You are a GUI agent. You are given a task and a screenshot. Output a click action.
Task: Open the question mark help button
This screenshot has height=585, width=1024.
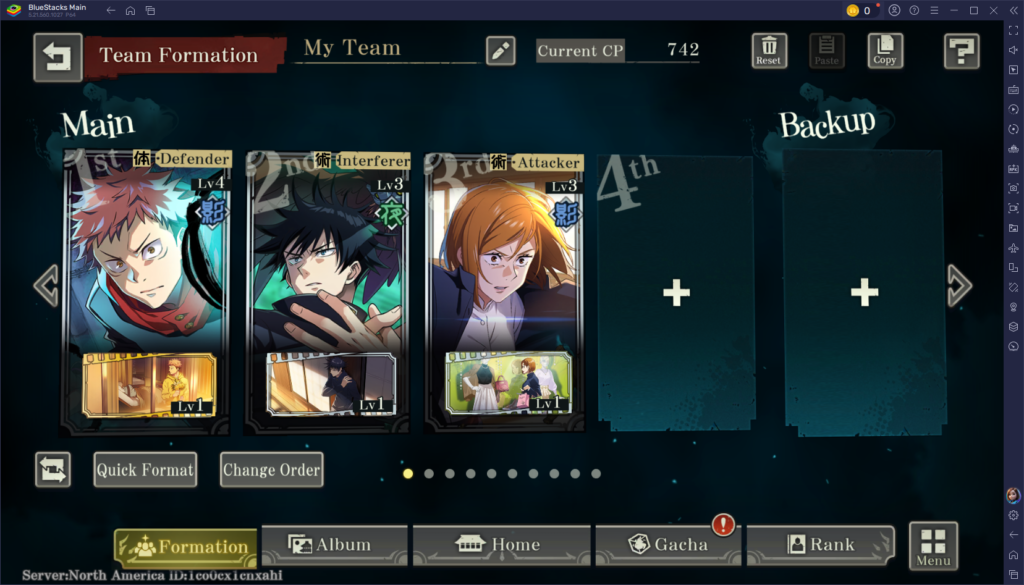point(961,51)
